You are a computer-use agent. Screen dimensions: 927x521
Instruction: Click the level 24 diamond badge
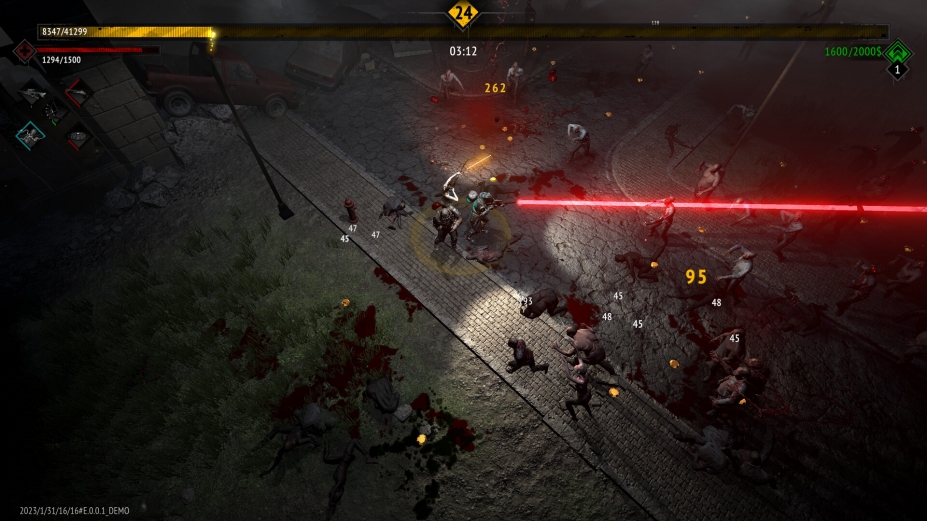tap(462, 14)
